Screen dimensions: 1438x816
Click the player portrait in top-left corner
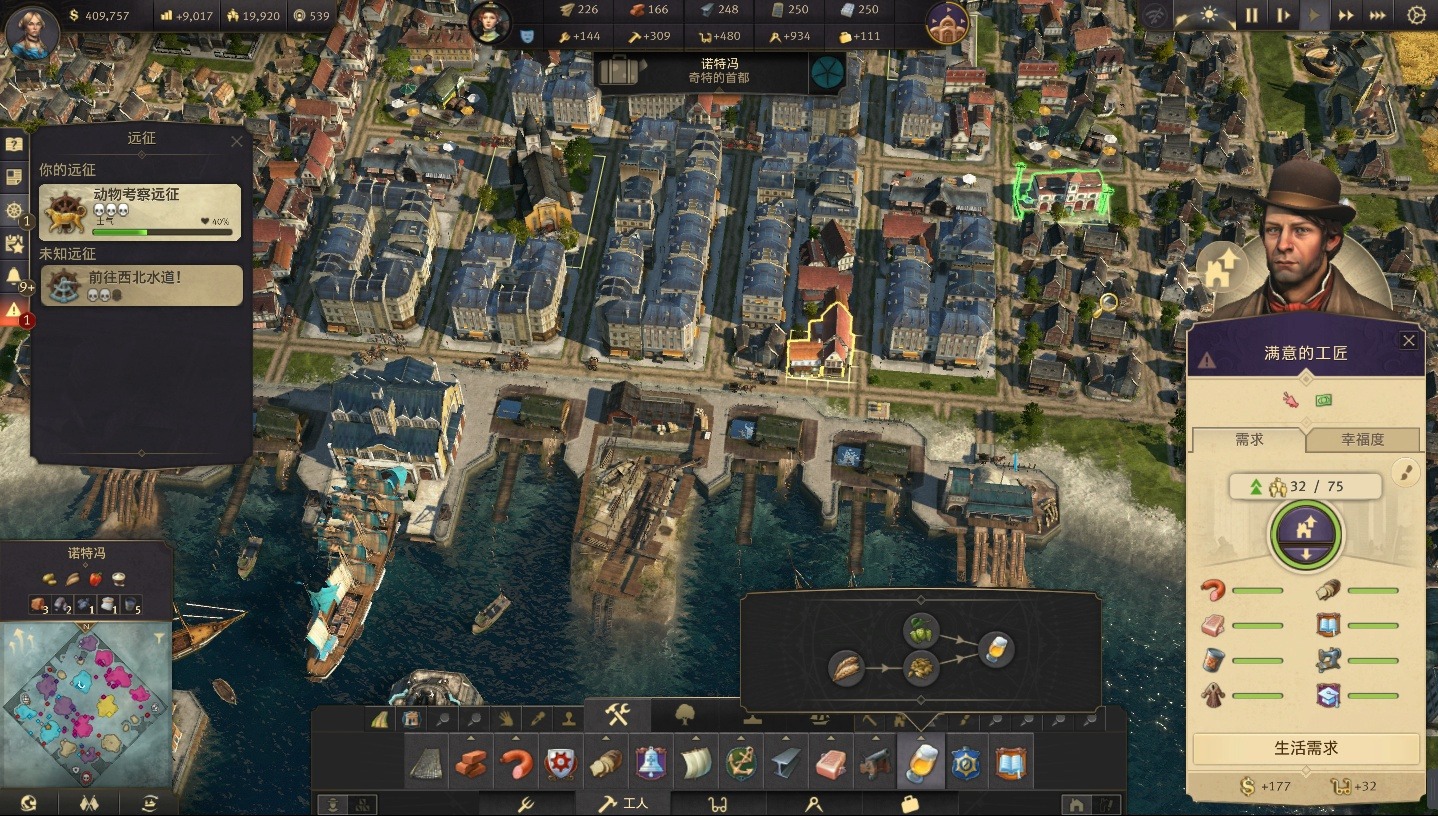pos(32,30)
